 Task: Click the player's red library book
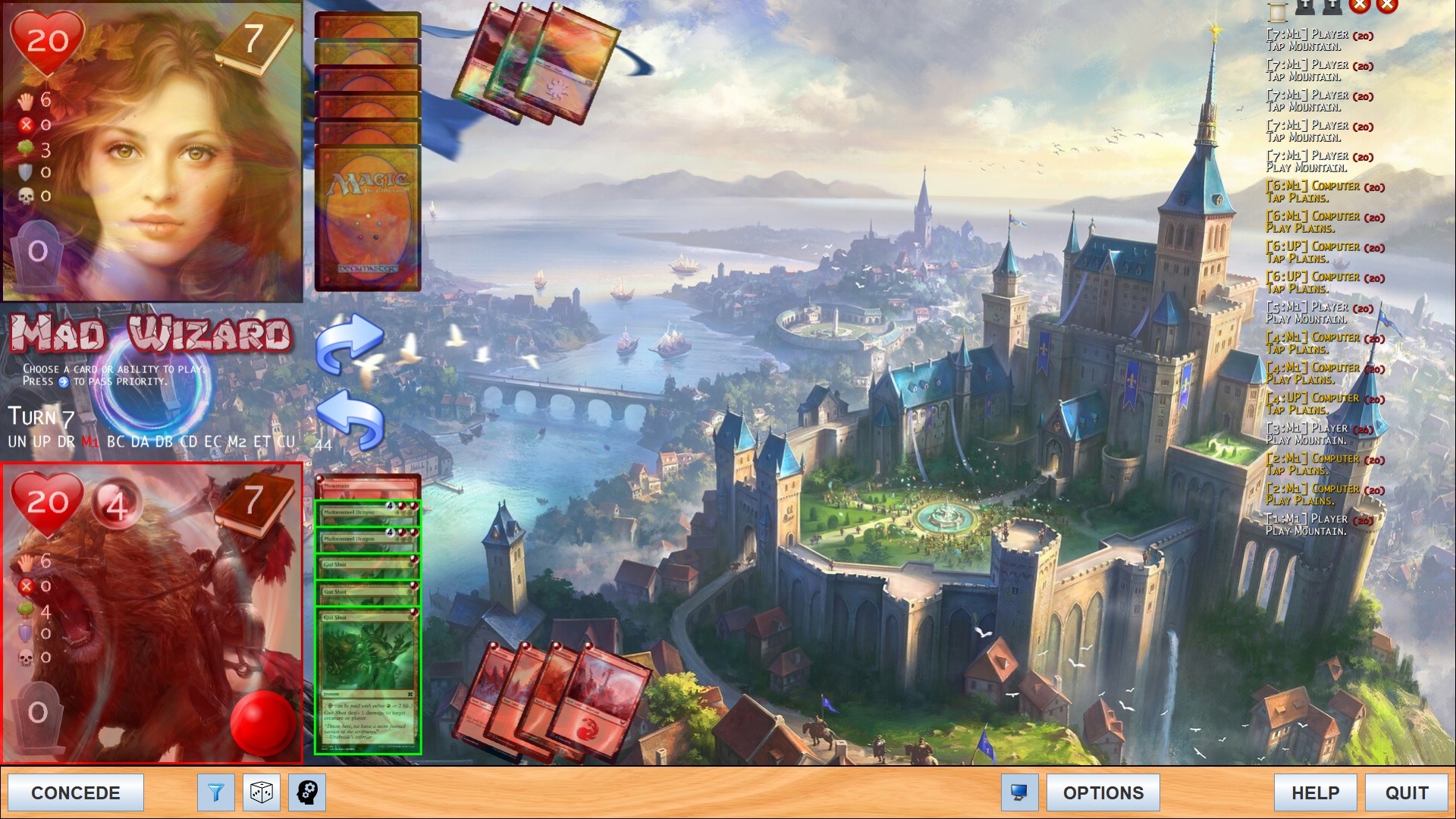[254, 502]
